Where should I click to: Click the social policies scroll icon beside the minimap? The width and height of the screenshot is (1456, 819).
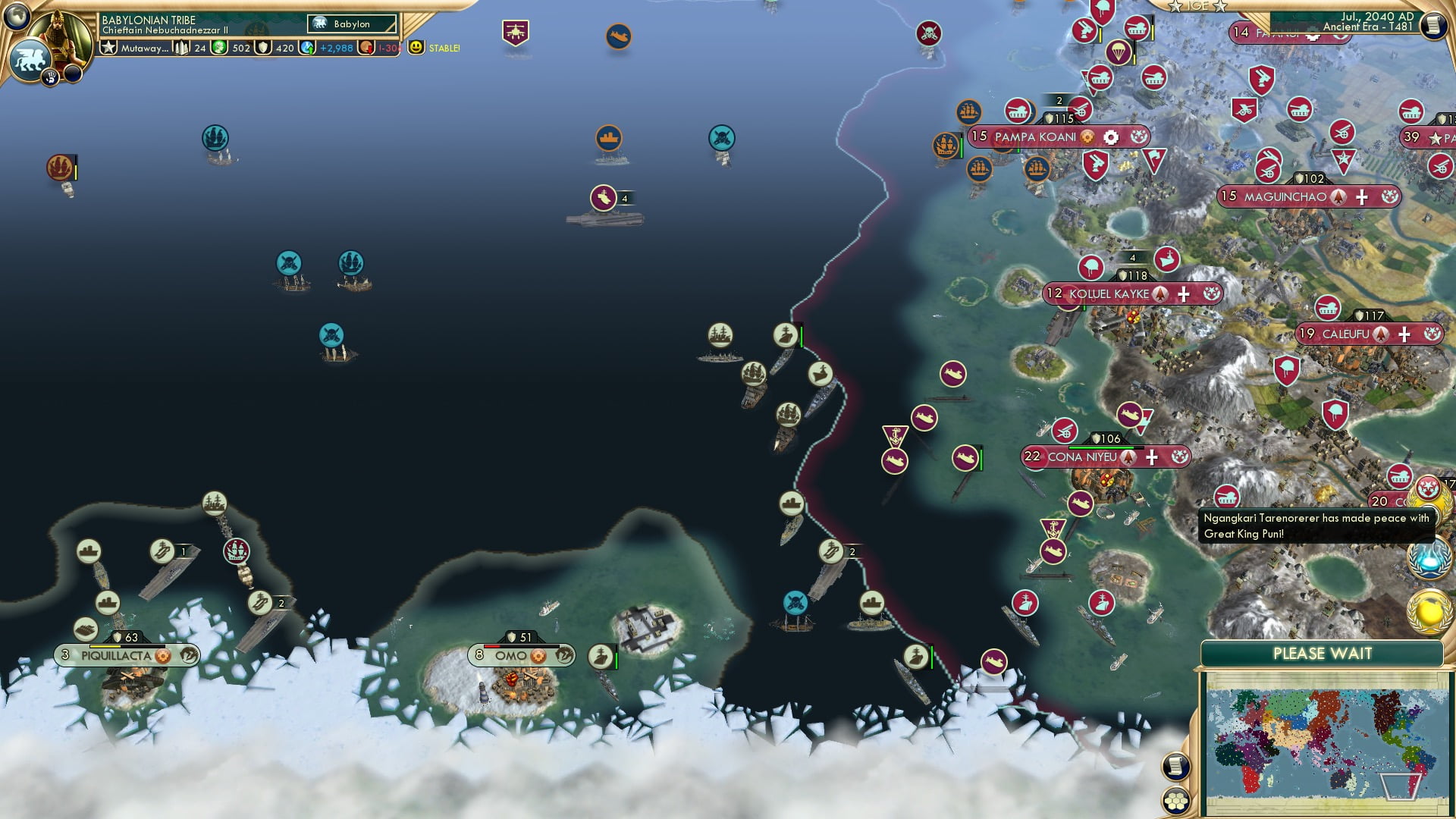pyautogui.click(x=1175, y=767)
